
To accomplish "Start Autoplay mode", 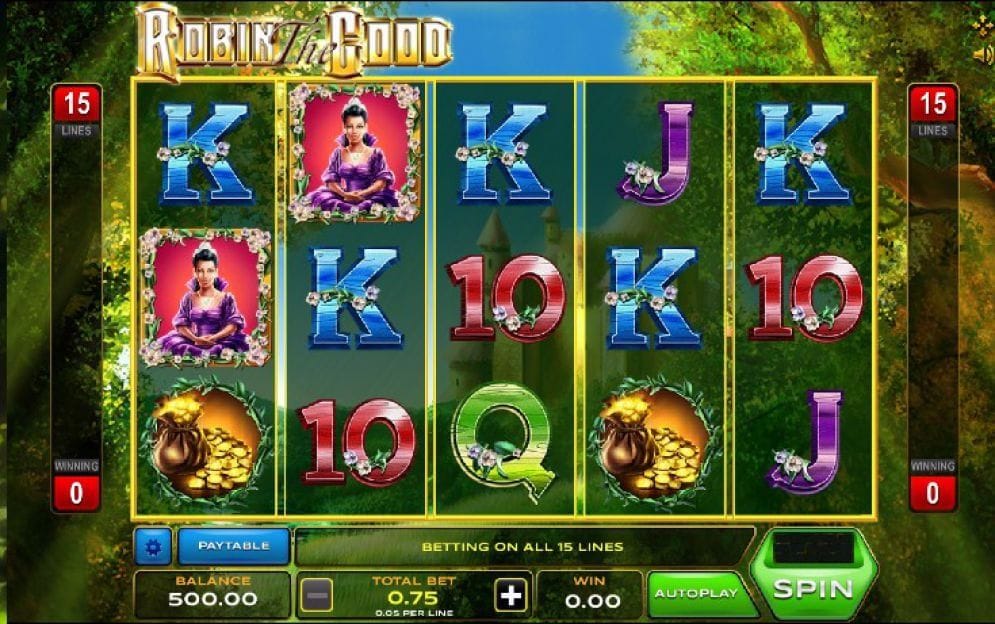I will 695,594.
